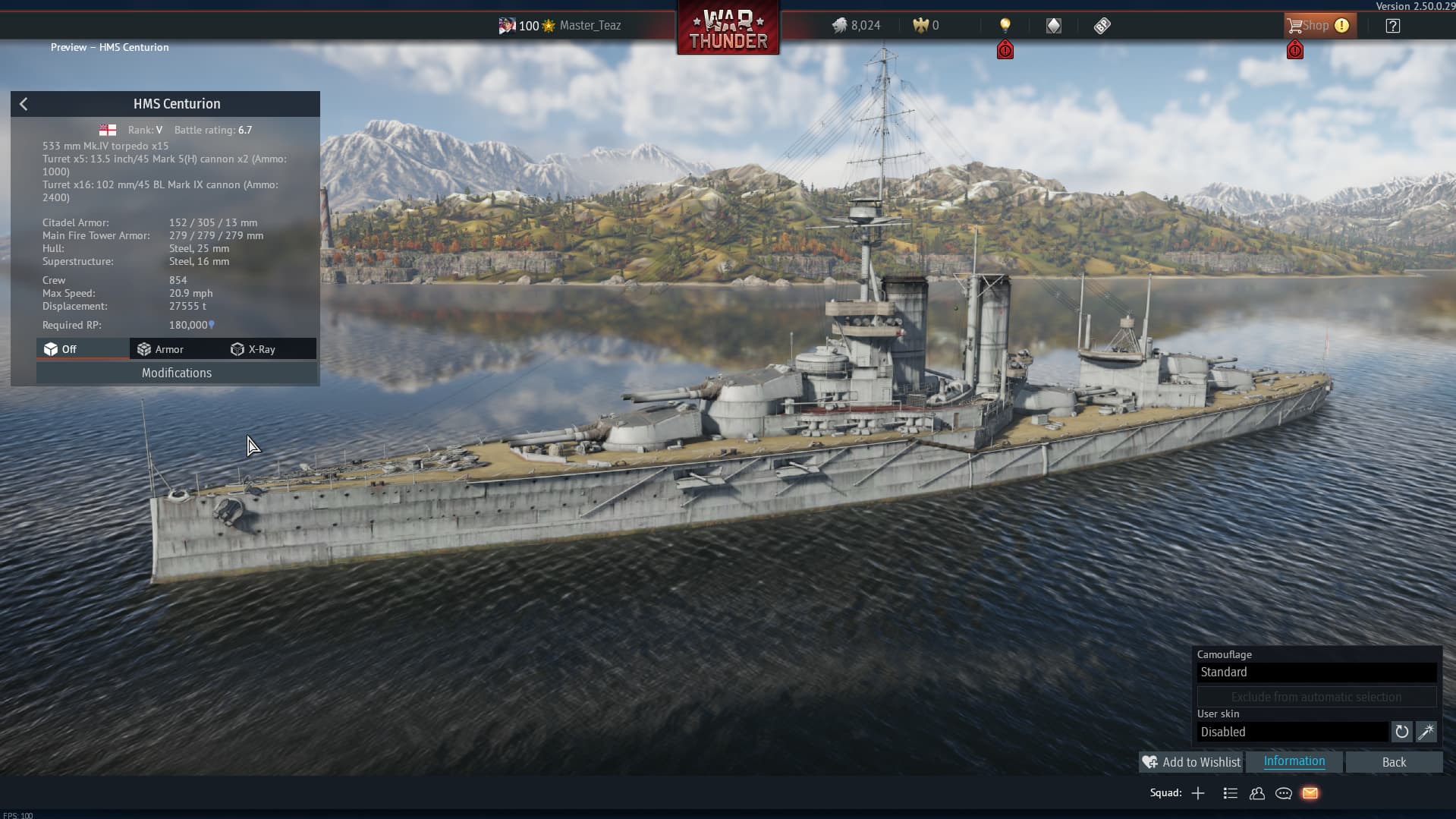Click the help question mark icon
The width and height of the screenshot is (1456, 819).
coord(1392,26)
